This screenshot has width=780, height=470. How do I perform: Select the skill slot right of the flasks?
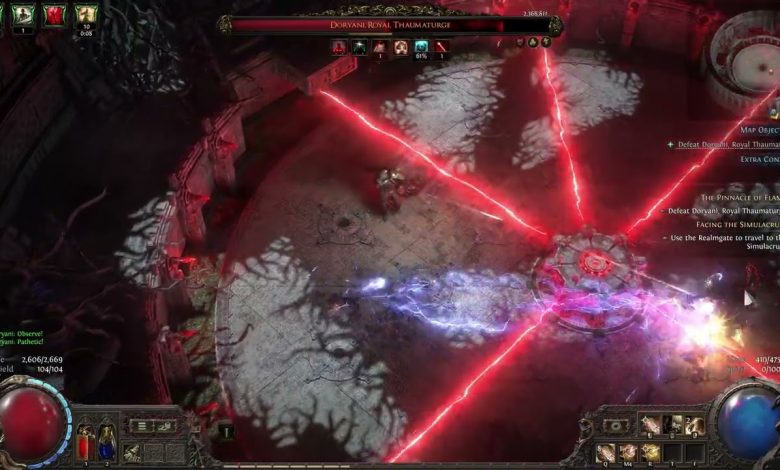(x=132, y=452)
